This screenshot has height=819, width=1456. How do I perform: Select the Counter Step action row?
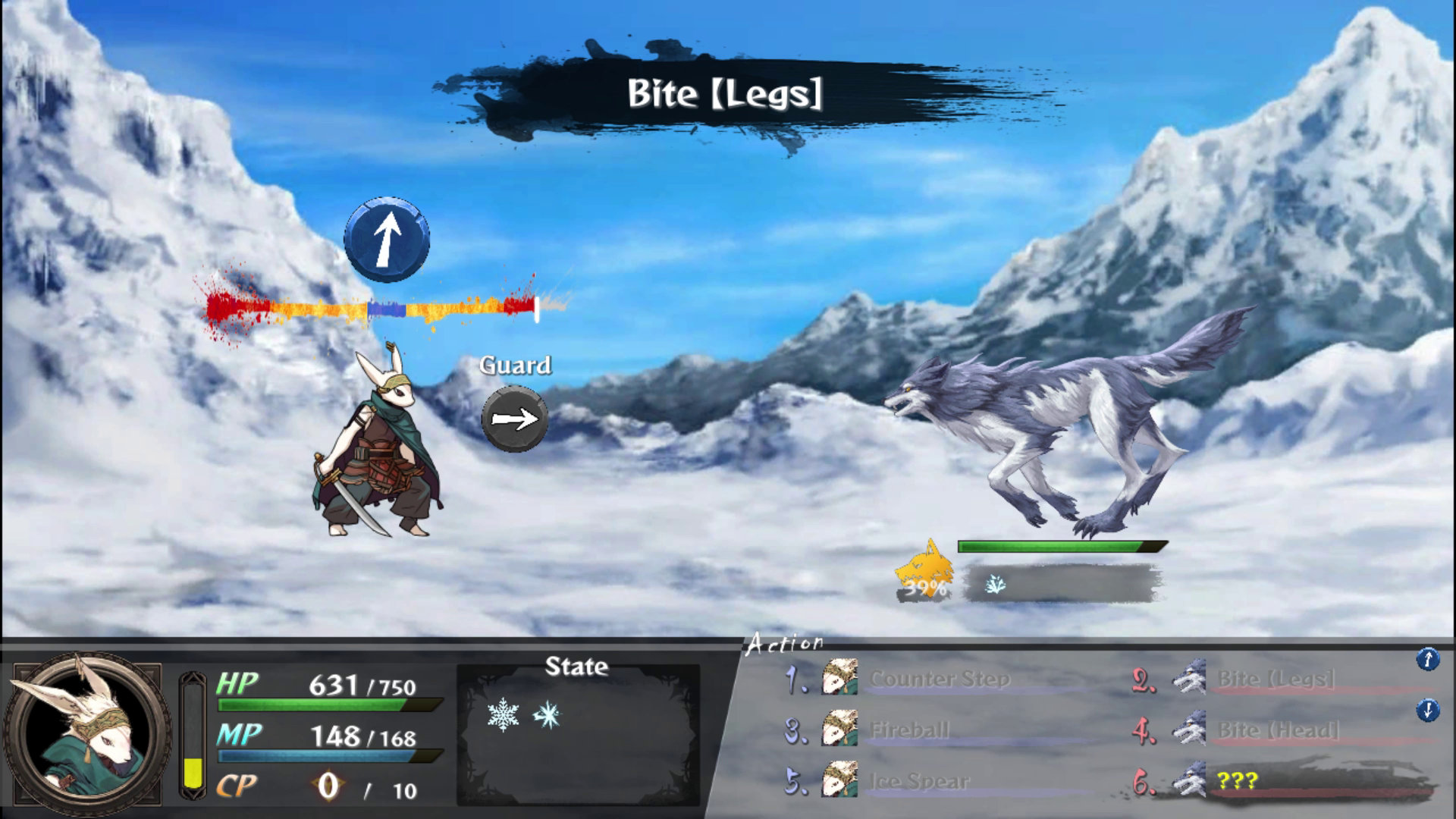tap(939, 679)
